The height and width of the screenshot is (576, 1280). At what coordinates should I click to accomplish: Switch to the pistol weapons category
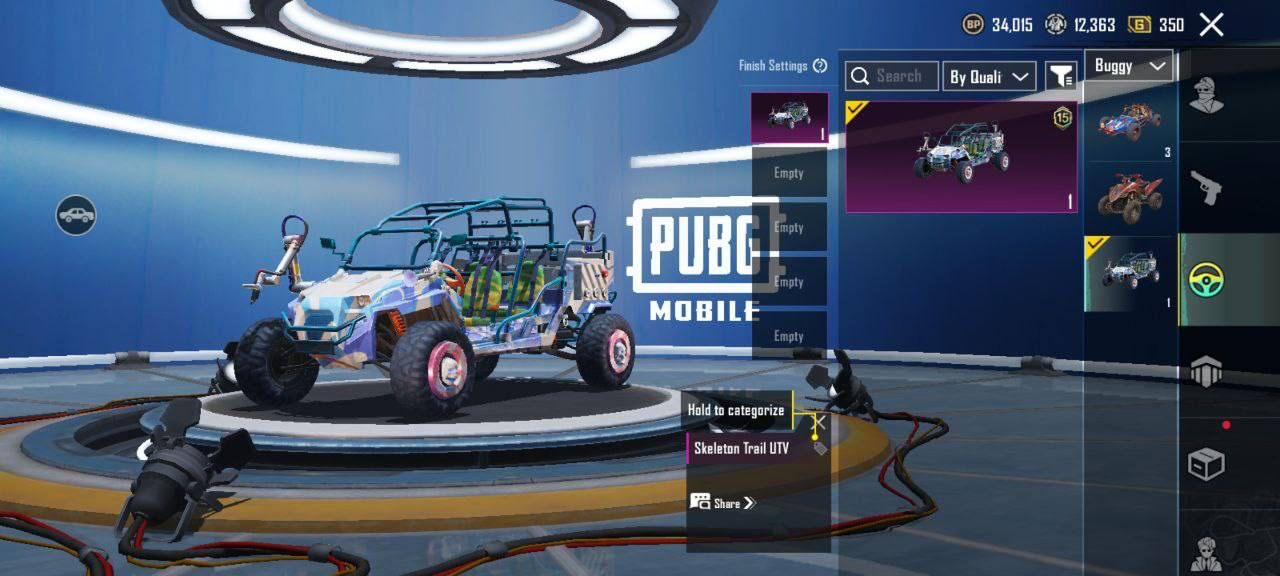1206,187
